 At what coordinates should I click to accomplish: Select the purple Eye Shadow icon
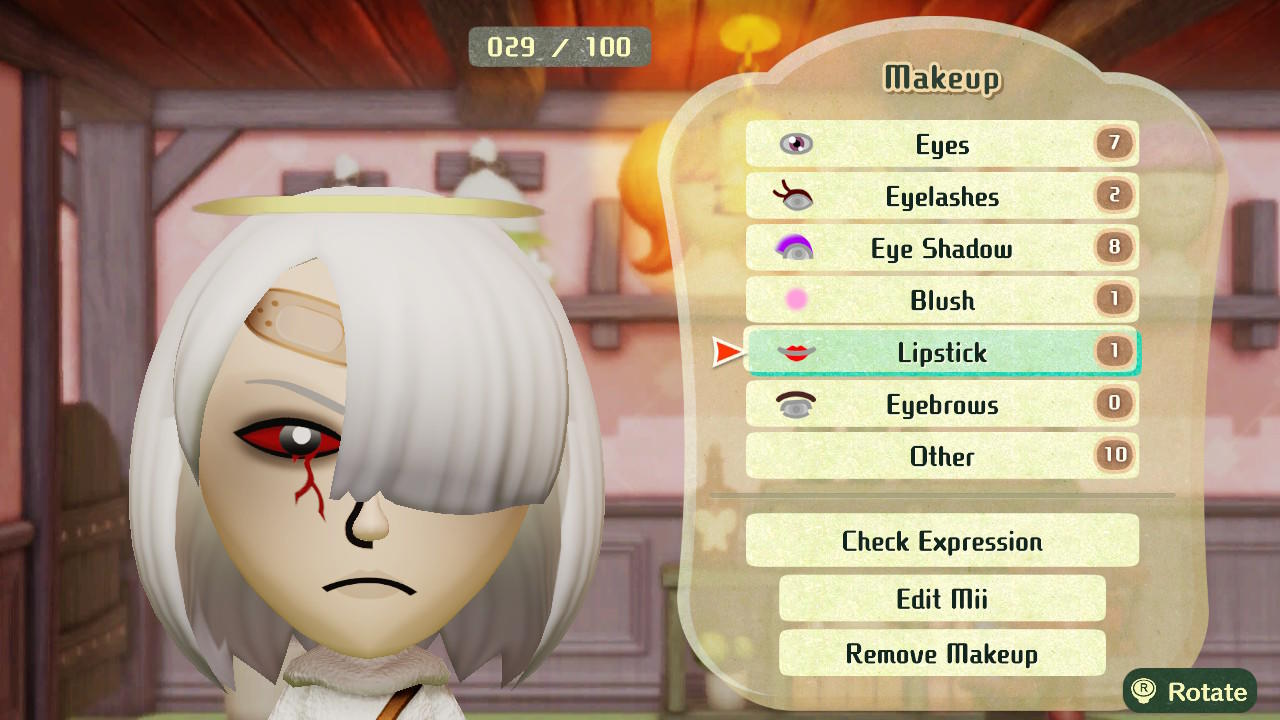tap(793, 248)
